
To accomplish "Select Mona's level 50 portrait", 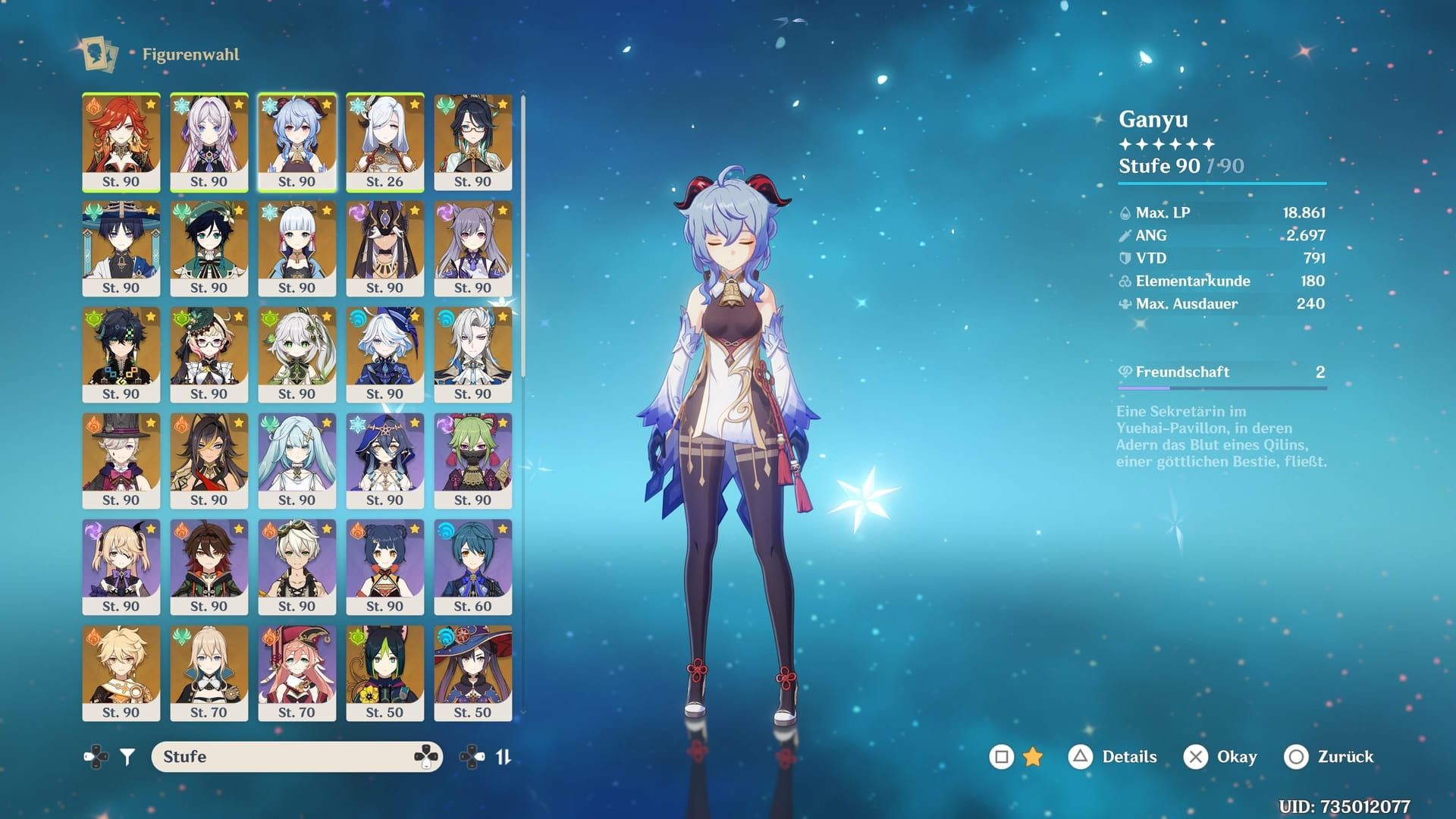I will coord(473,673).
